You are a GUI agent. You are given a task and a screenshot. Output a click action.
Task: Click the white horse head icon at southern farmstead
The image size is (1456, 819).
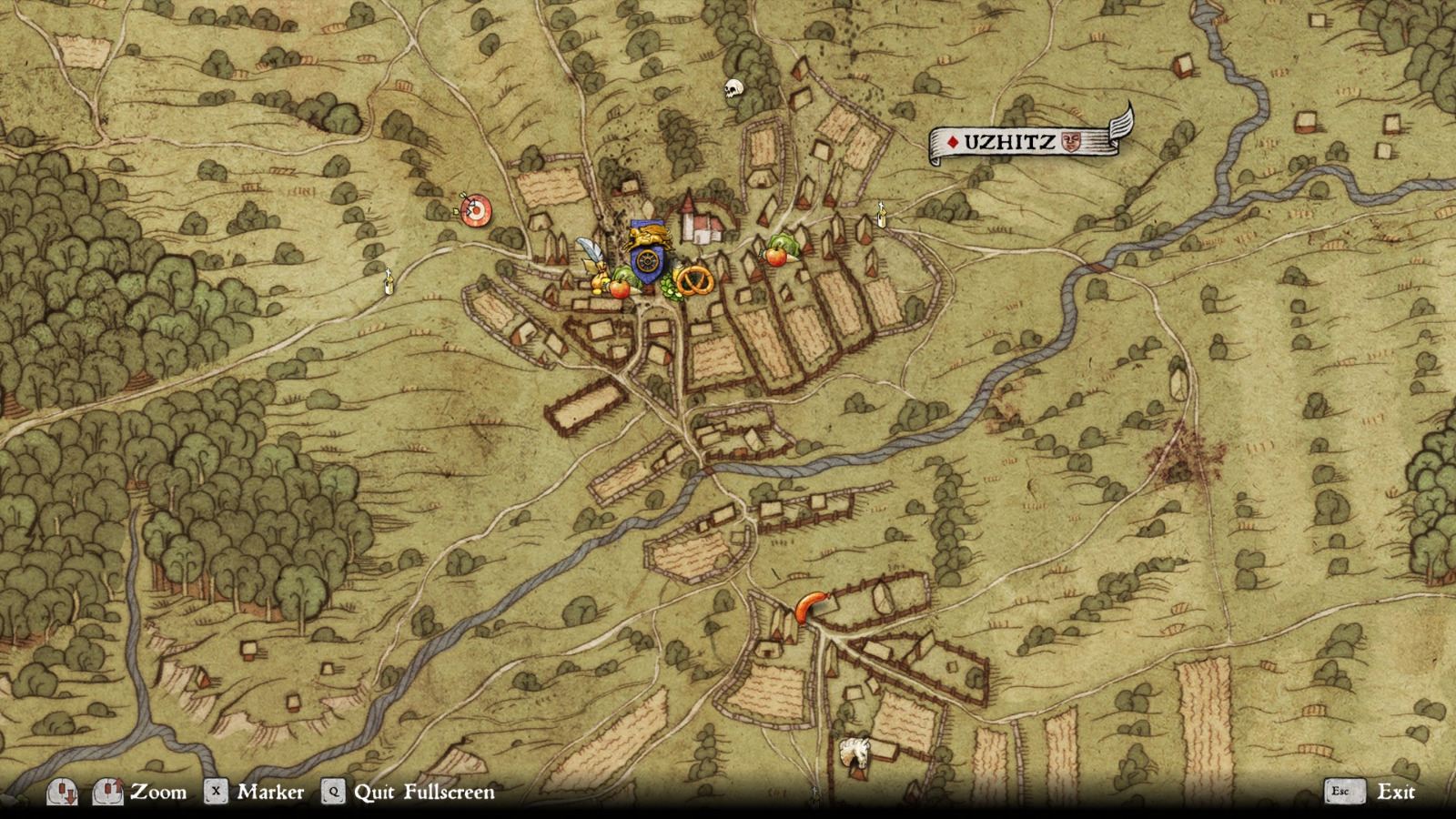point(854,749)
